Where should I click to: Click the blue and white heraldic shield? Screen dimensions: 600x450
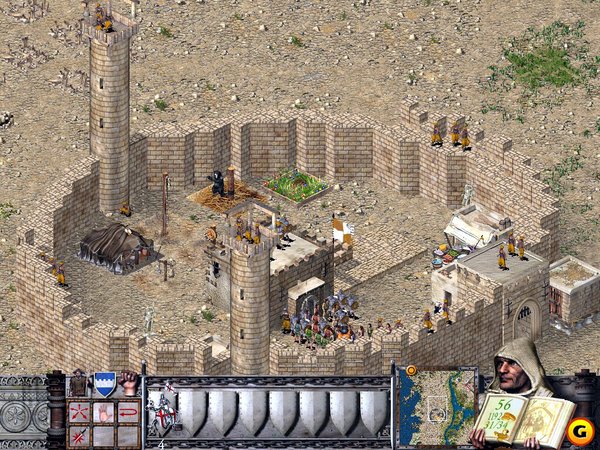(104, 384)
